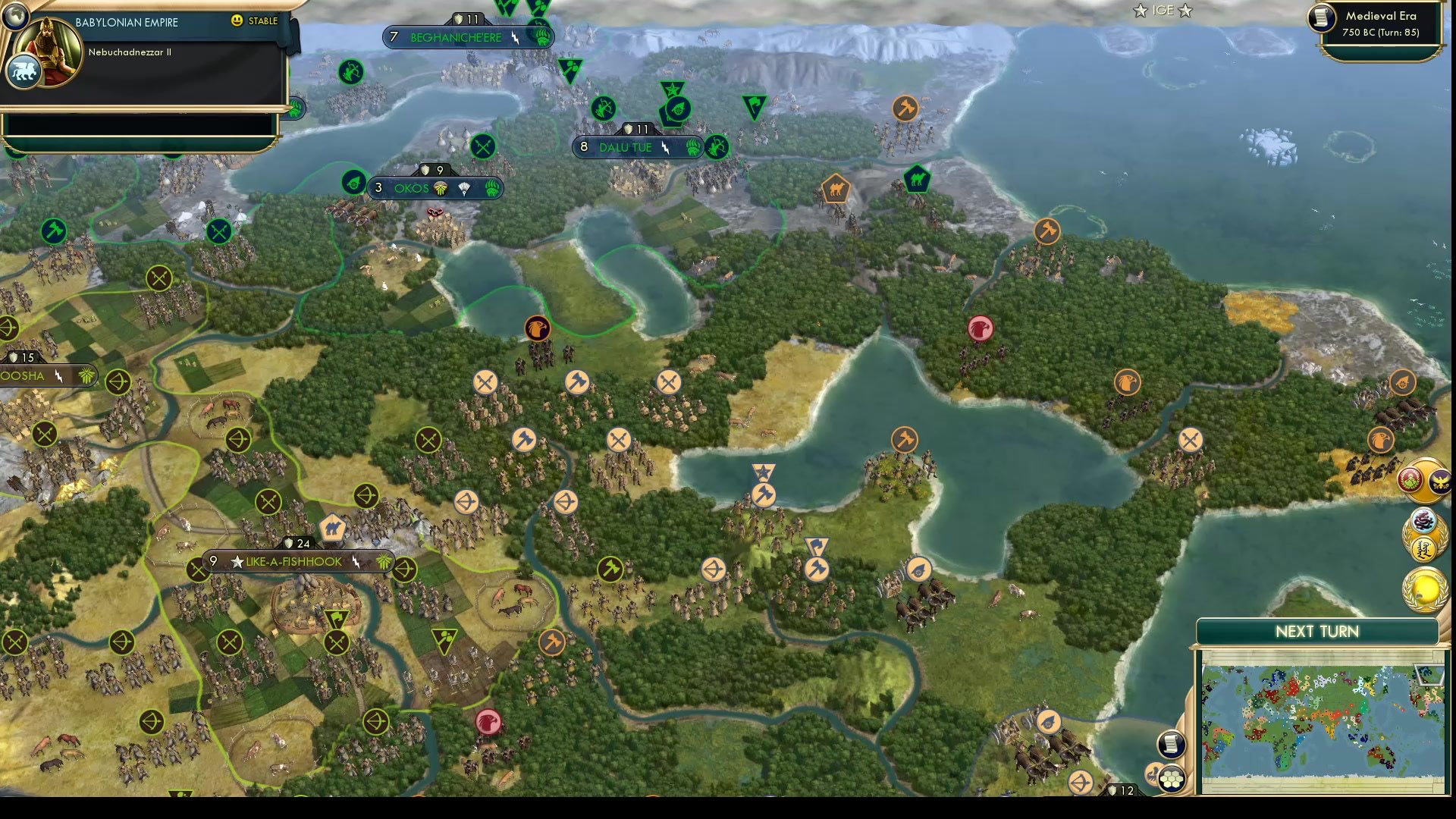Screen dimensions: 1456x819
Task: Click the shield defense counter showing 12
Action: [x=1122, y=790]
